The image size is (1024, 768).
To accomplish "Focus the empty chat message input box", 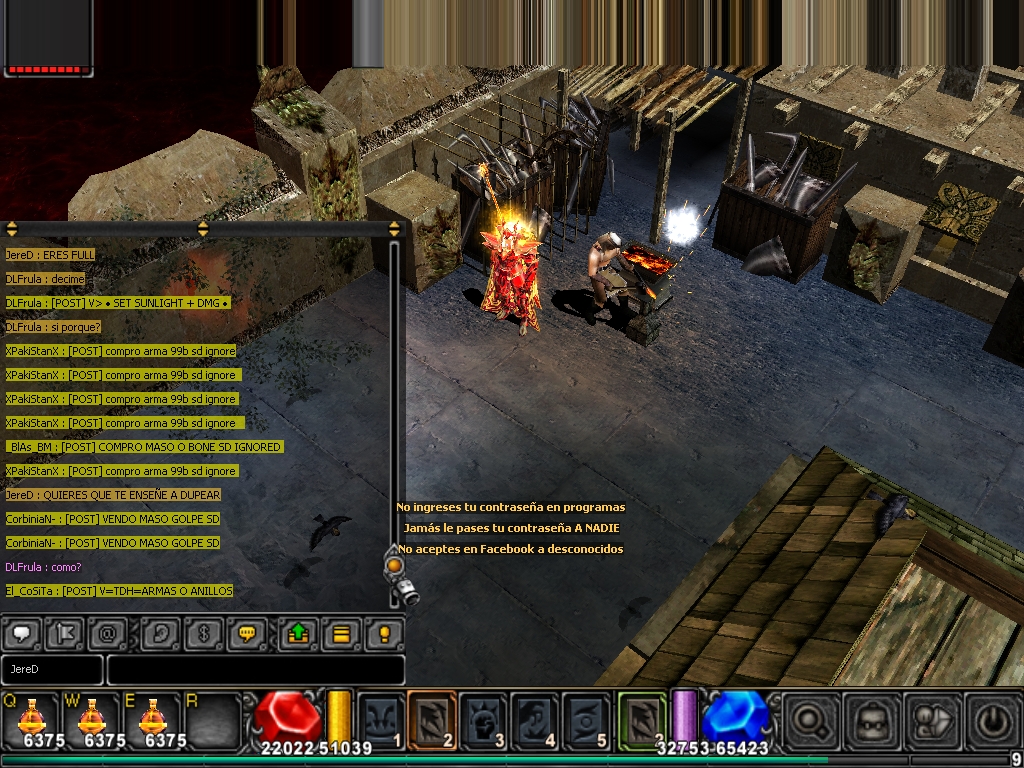I will [255, 669].
